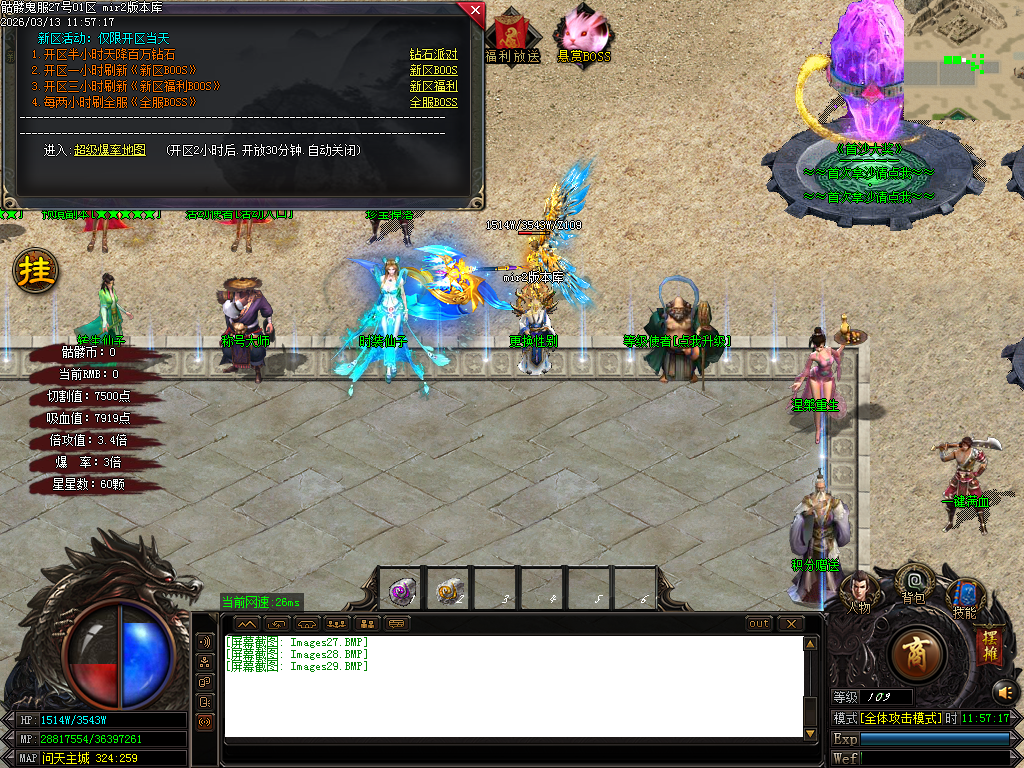Screen dimensions: 1024x768
Task: Use the purple scroll in hotbar slot 1
Action: coord(402,591)
